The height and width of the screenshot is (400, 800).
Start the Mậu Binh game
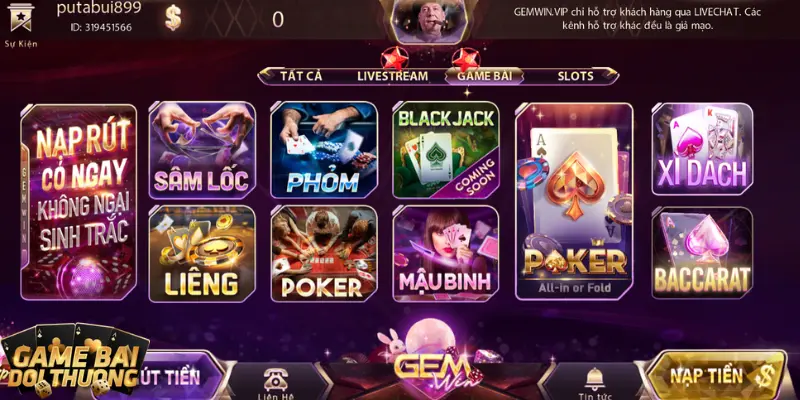click(445, 254)
